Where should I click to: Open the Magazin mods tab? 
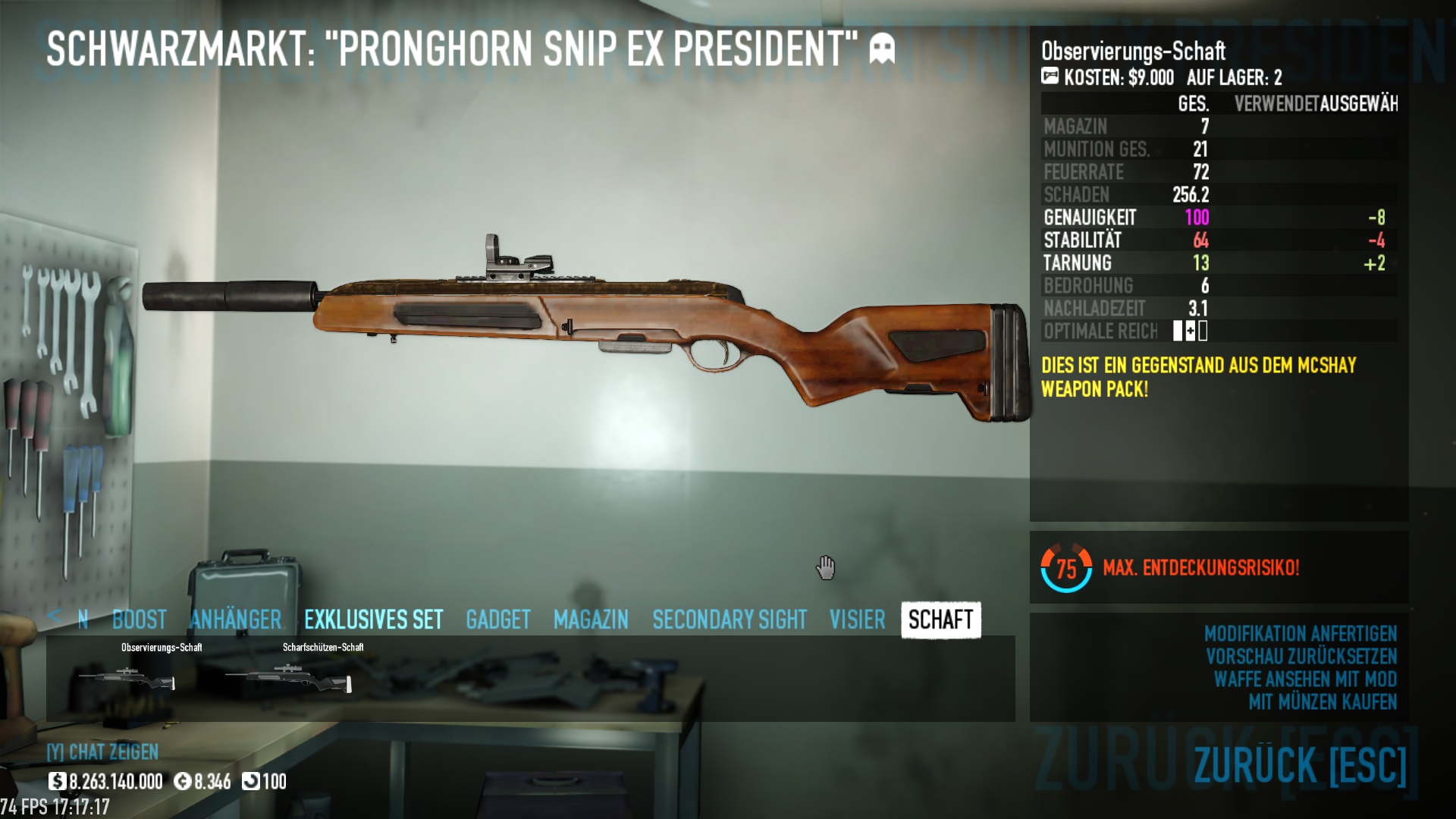[591, 620]
